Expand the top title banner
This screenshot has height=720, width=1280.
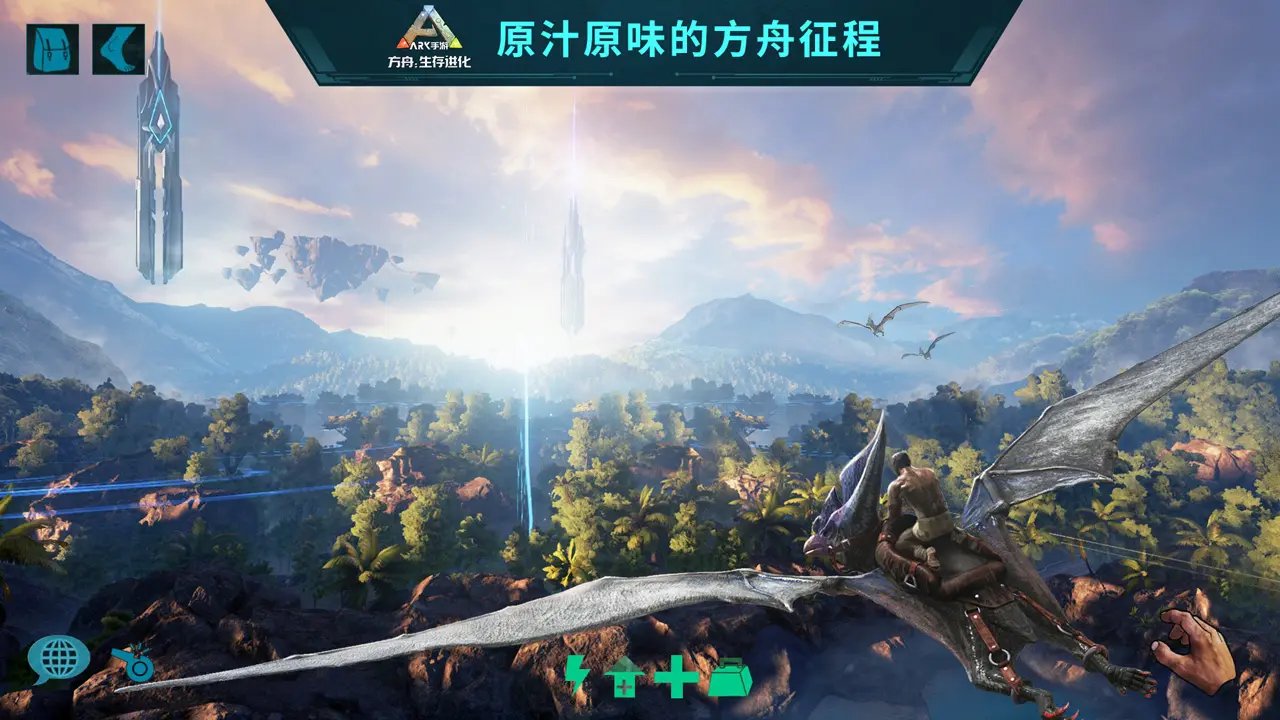(640, 40)
